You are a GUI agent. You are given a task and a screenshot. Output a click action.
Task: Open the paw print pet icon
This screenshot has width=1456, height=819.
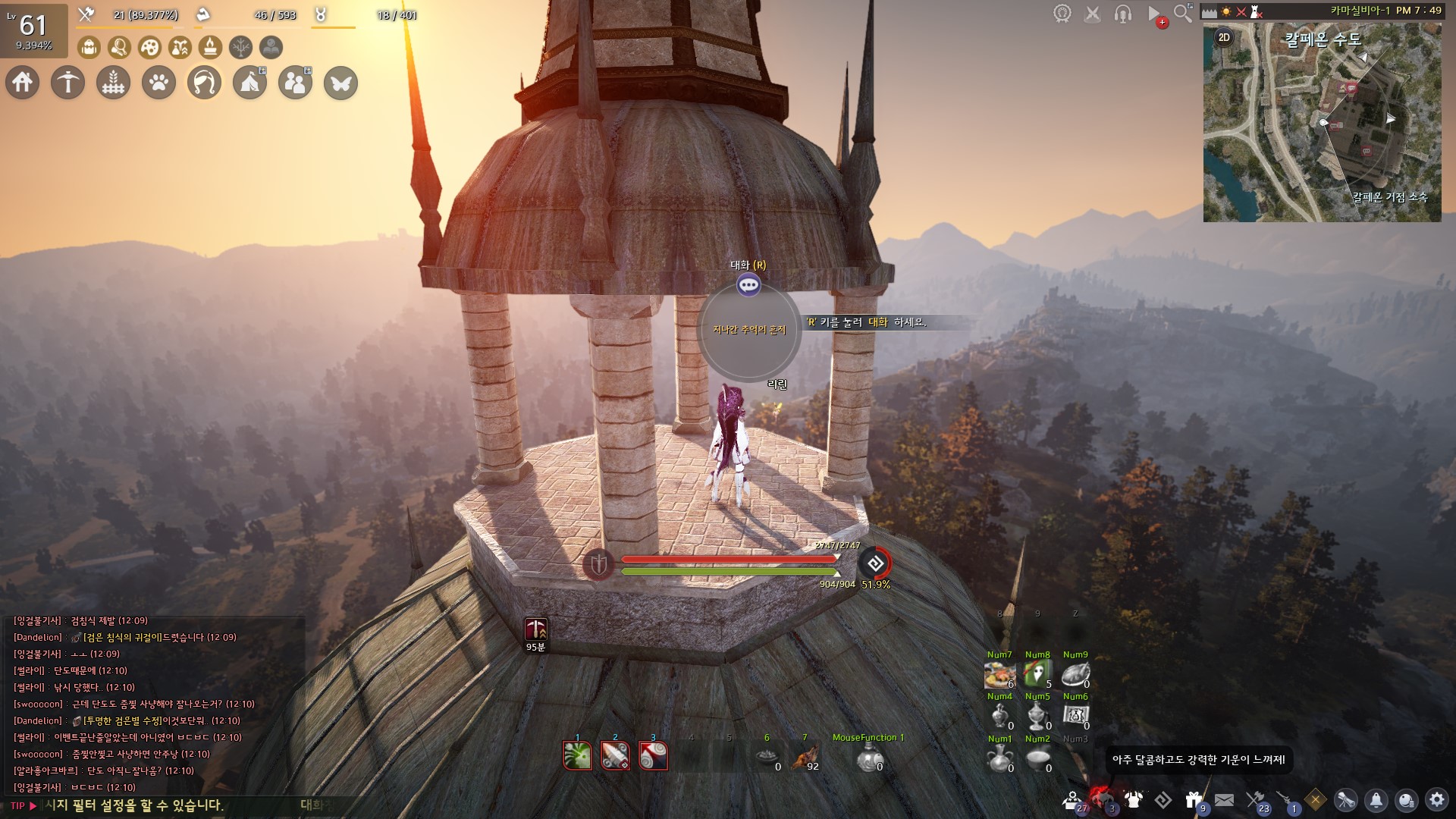[158, 83]
